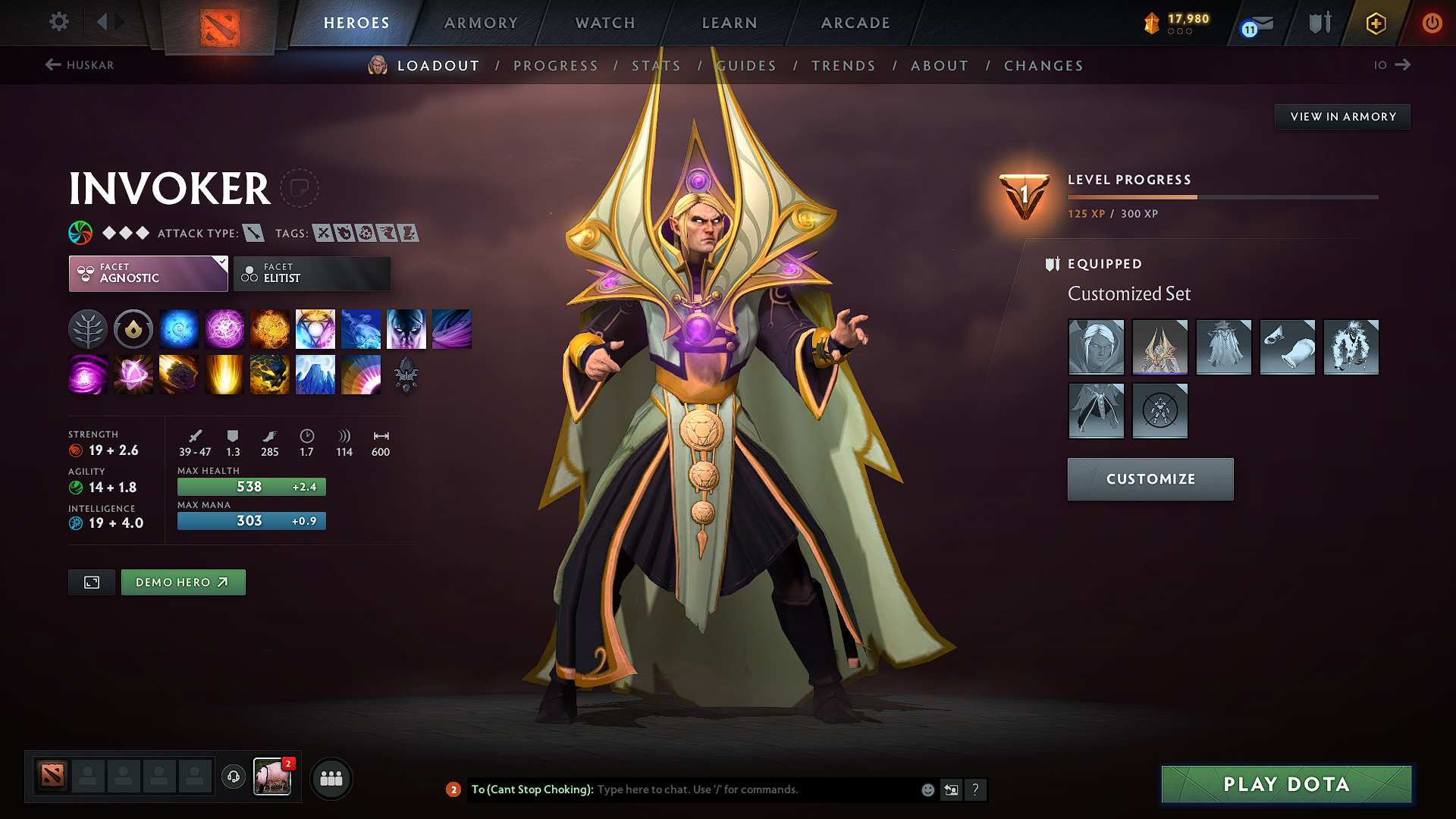Click the Level Progress XP bar

(1221, 196)
